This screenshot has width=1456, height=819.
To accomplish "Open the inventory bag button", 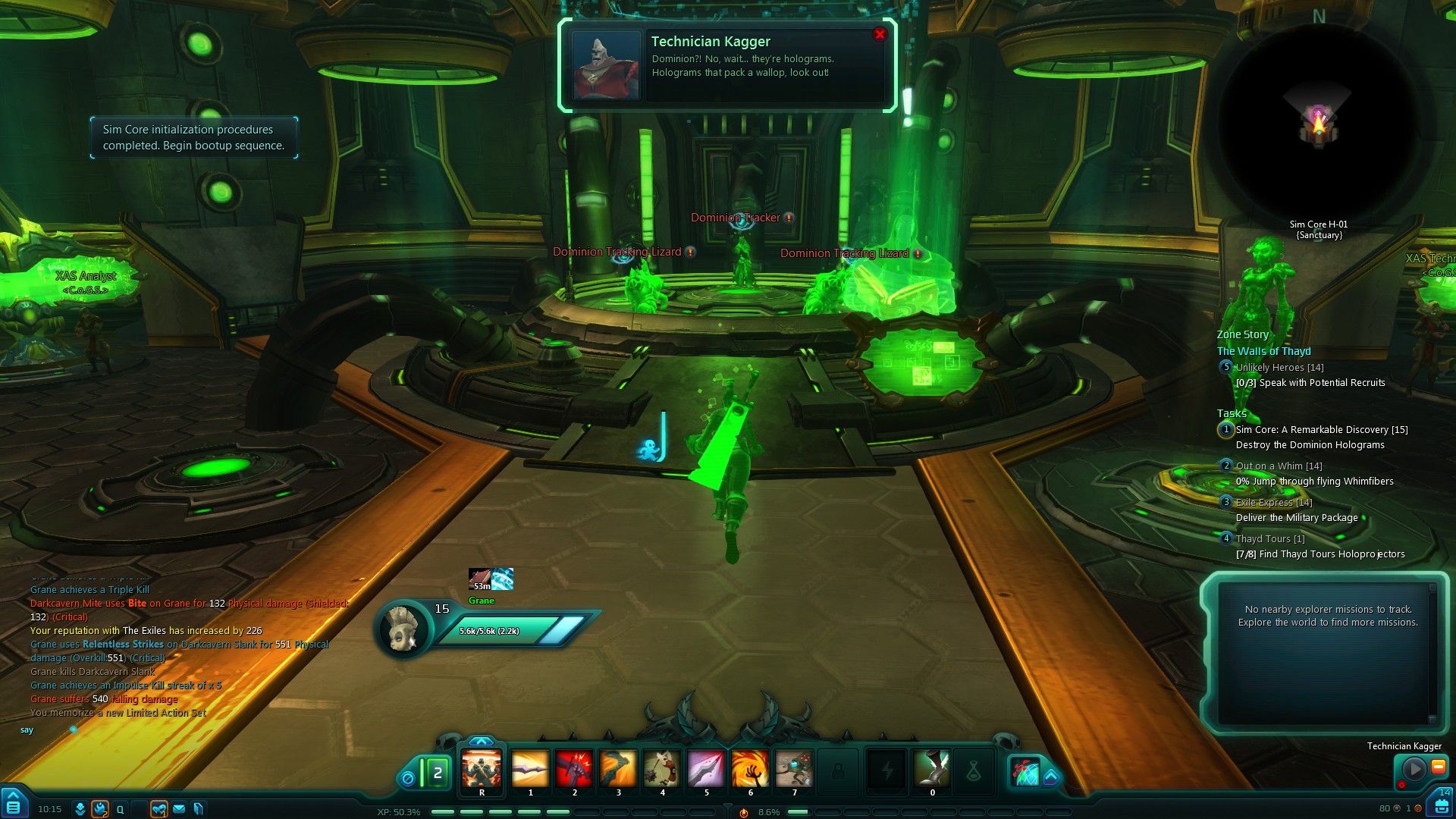I will (1442, 805).
